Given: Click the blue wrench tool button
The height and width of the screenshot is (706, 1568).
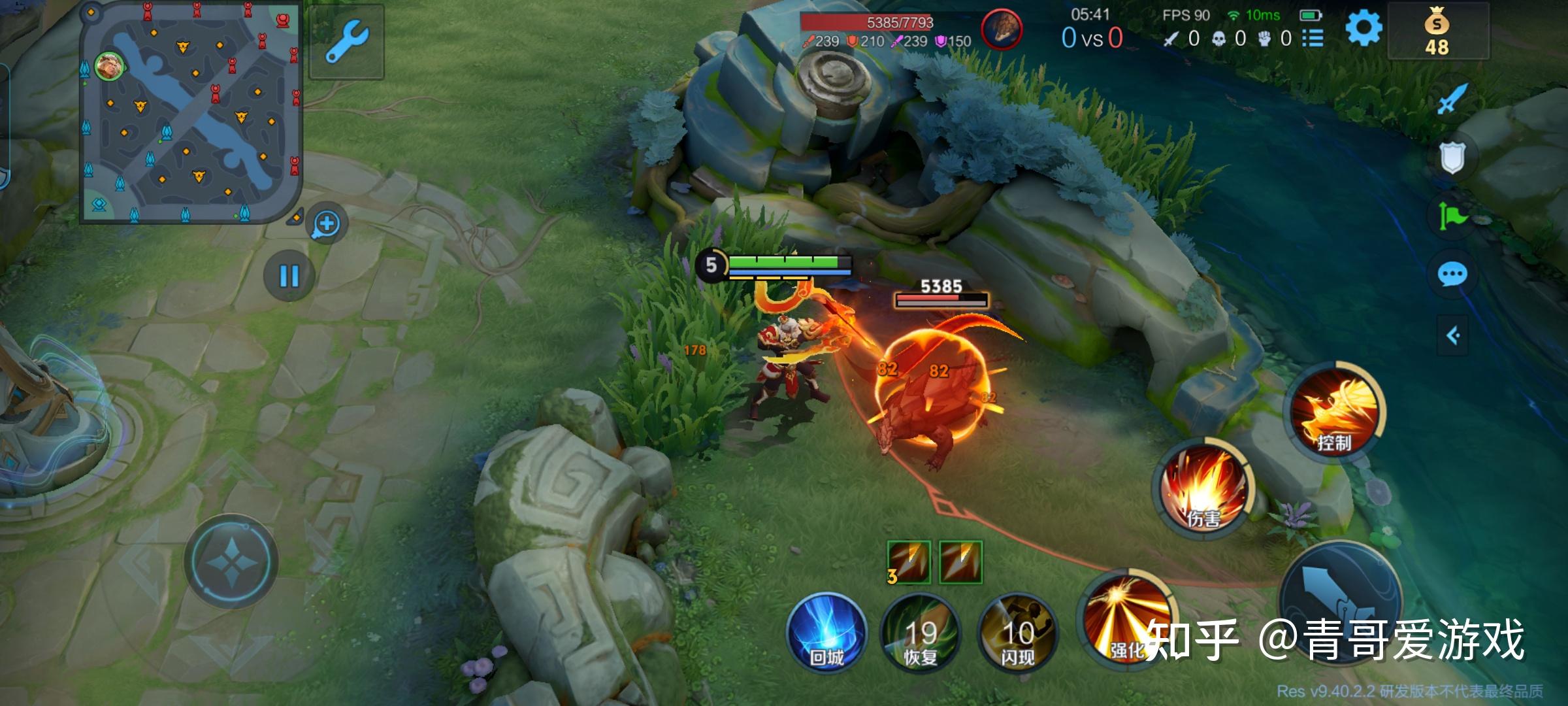Looking at the screenshot, I should click(346, 41).
